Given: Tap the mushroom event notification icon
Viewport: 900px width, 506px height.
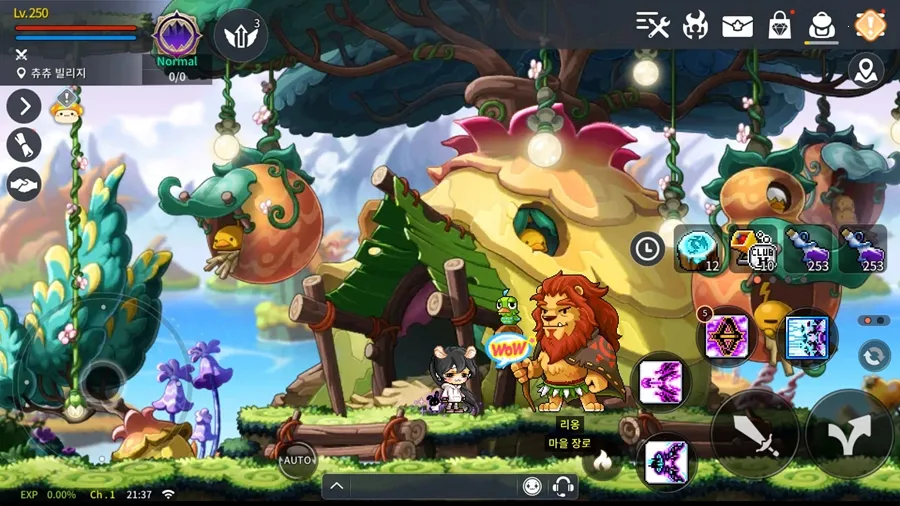Looking at the screenshot, I should coord(65,107).
